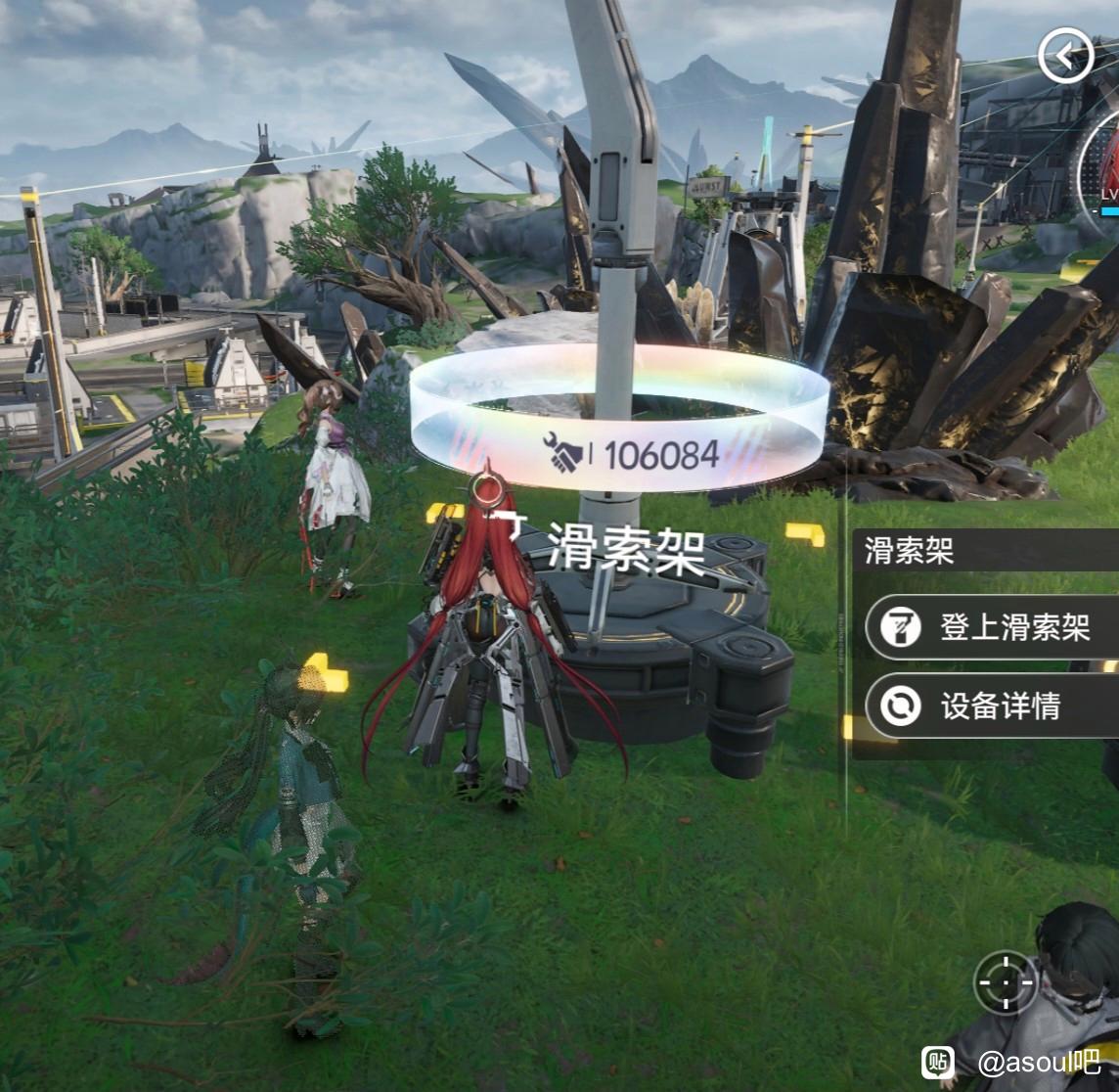This screenshot has width=1119, height=1092.
Task: Tap the crosshair target icon
Action: [1006, 981]
